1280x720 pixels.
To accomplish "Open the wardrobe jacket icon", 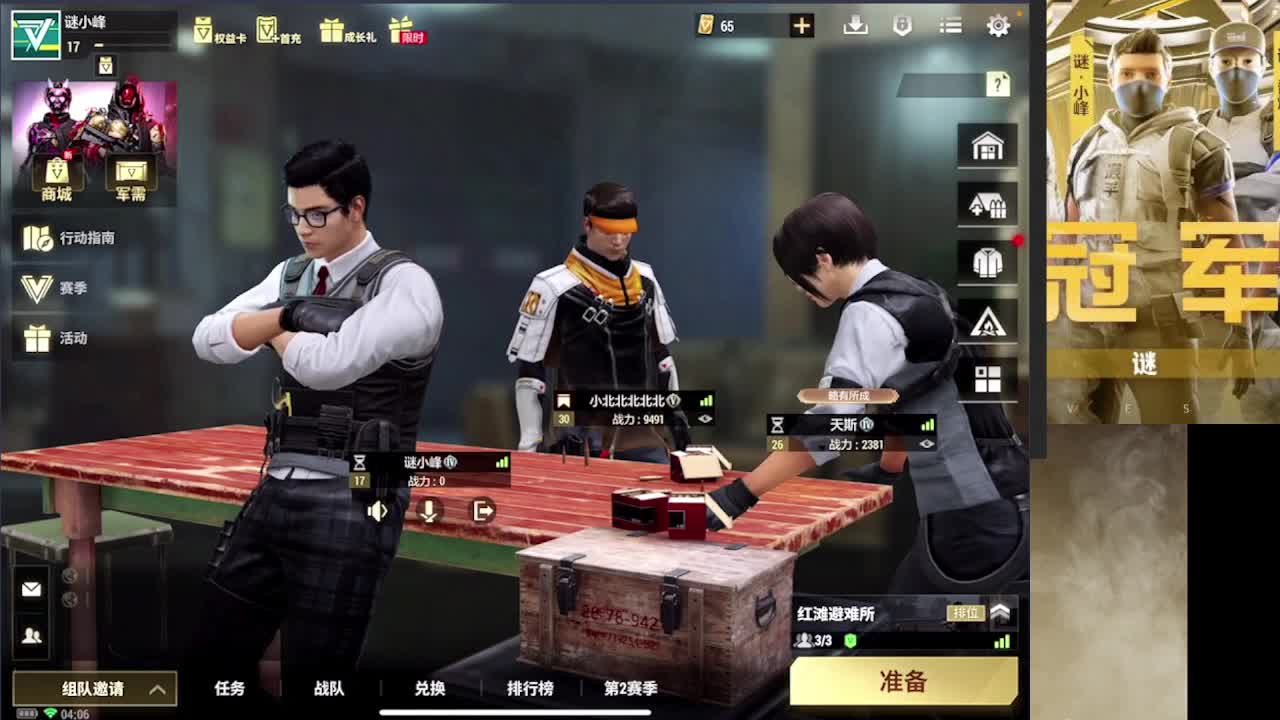I will click(x=986, y=261).
